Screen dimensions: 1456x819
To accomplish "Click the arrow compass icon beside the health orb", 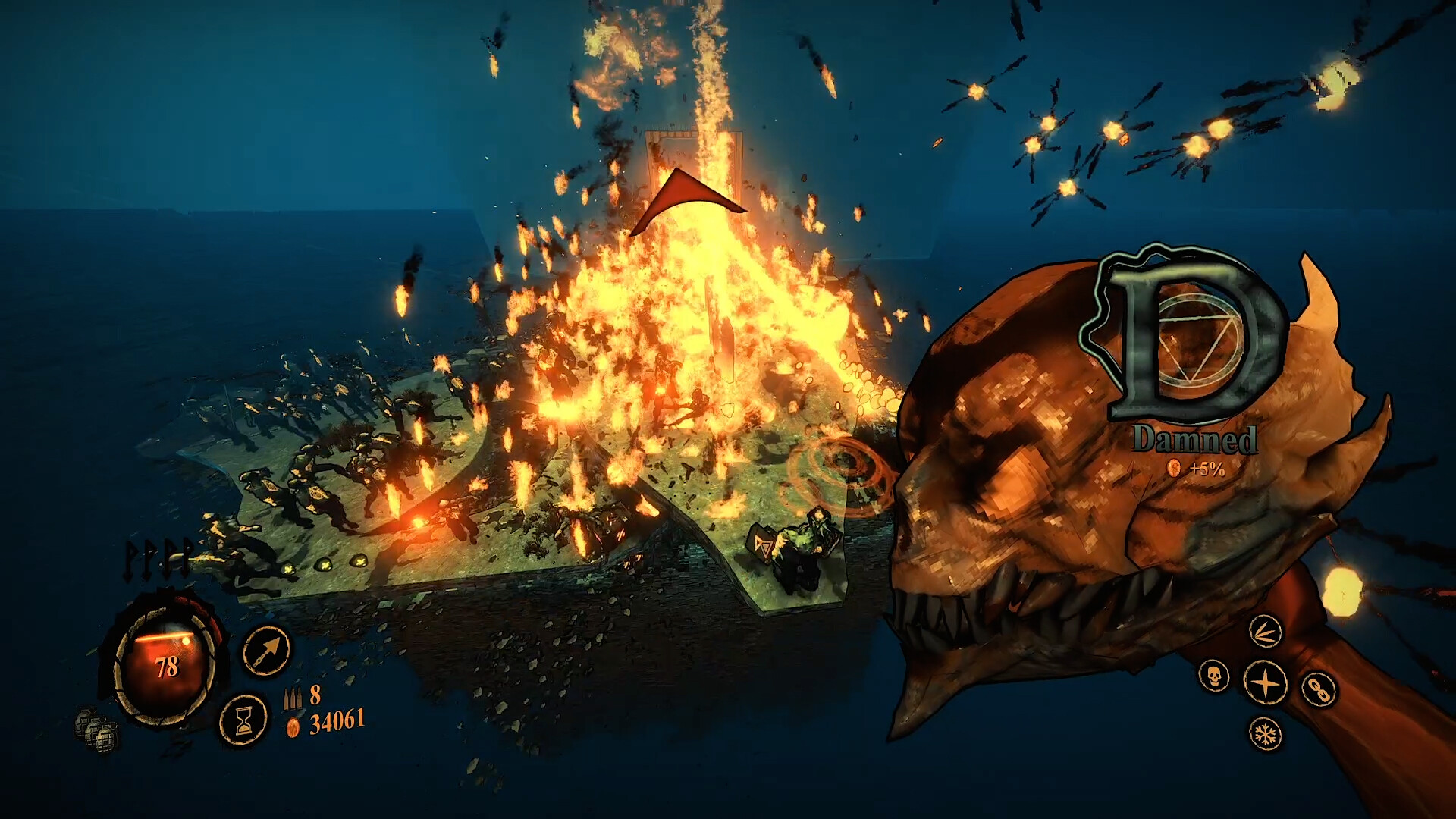I will point(267,651).
